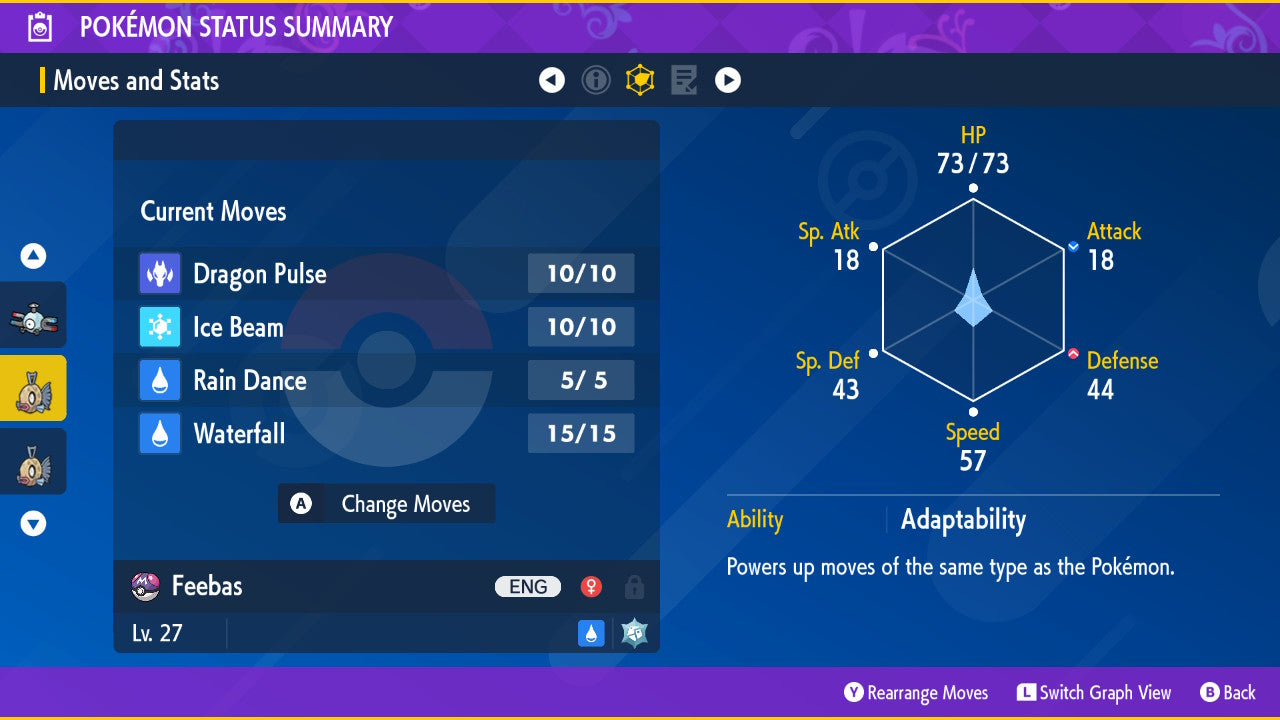Advance to the next summary page arrow

728,80
